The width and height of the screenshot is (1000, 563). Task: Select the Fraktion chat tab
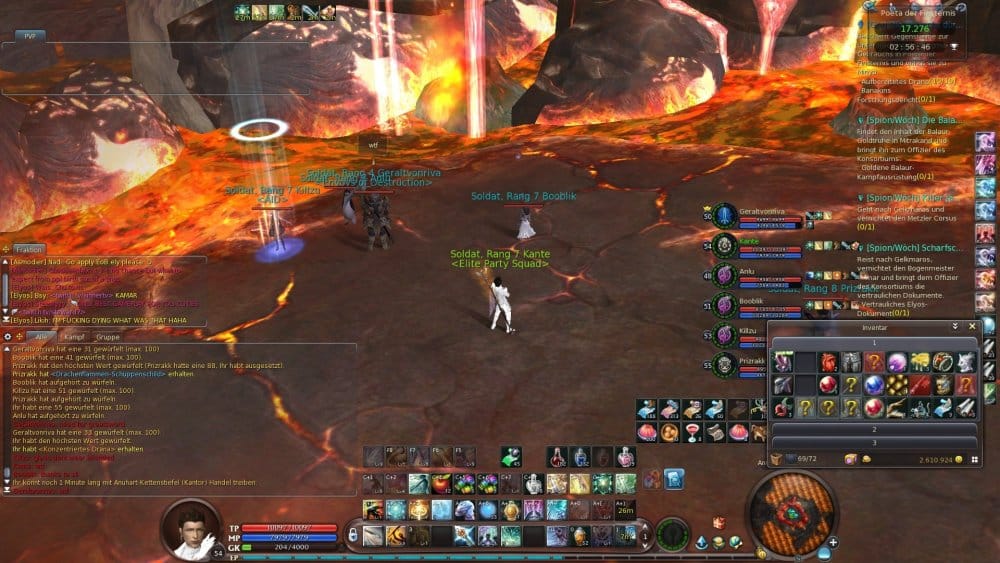click(x=27, y=249)
